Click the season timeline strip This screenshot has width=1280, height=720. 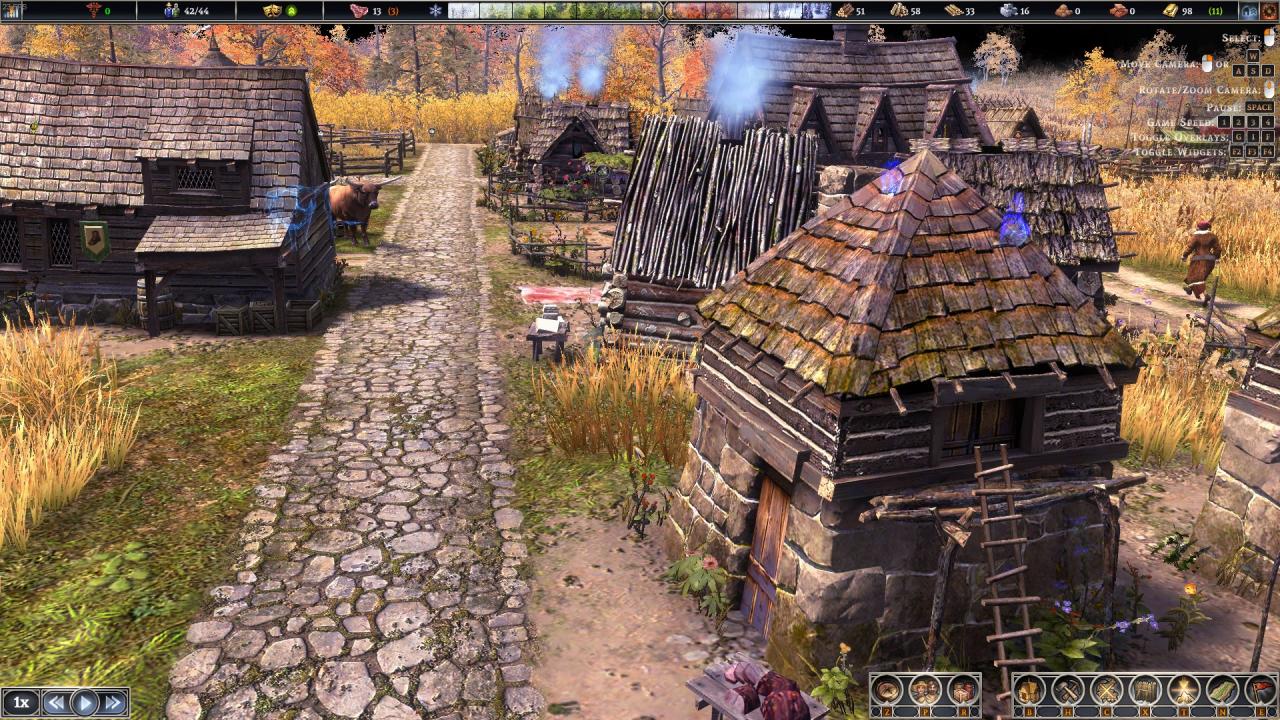pos(638,11)
